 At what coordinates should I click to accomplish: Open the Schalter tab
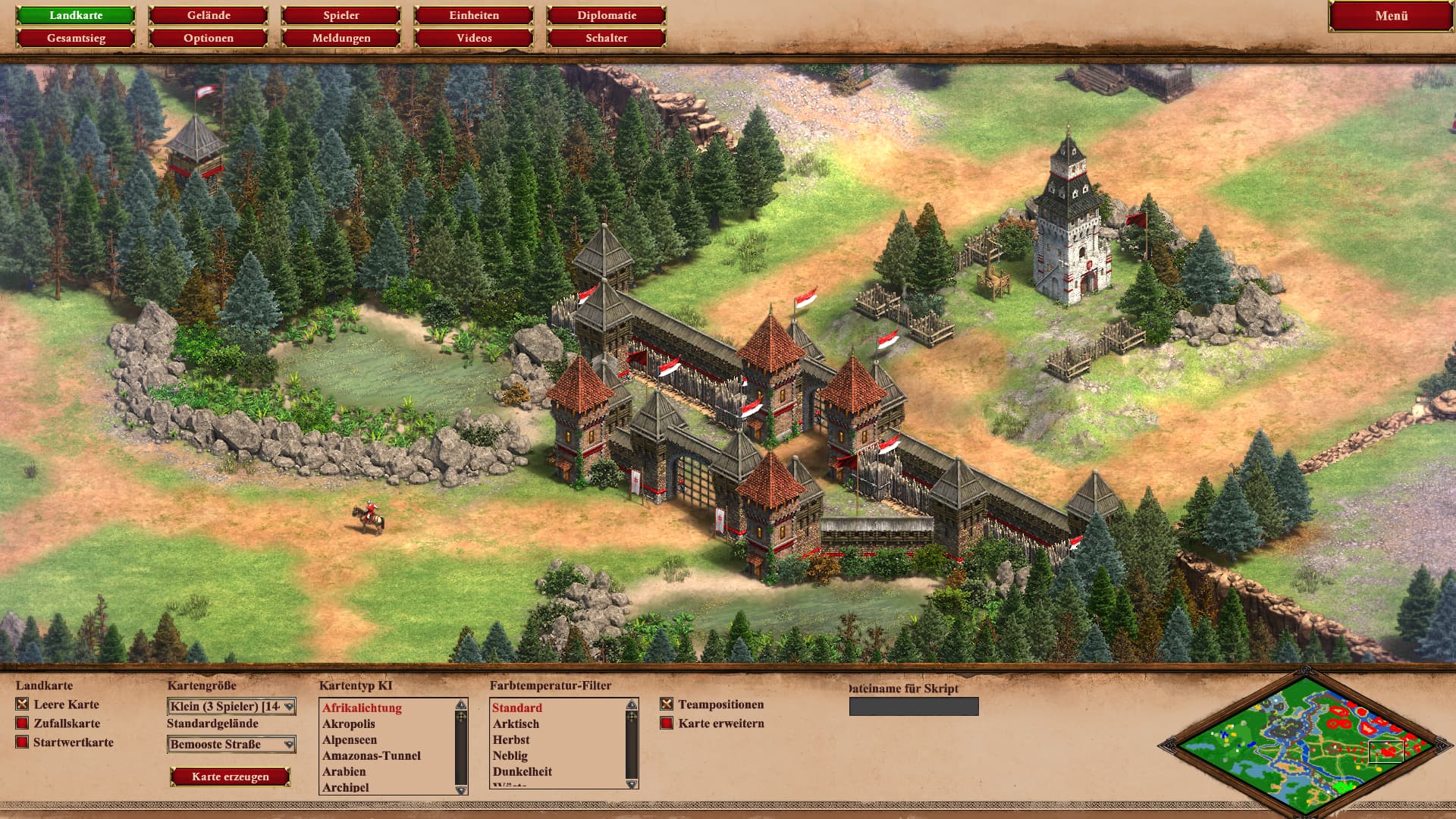coord(607,38)
